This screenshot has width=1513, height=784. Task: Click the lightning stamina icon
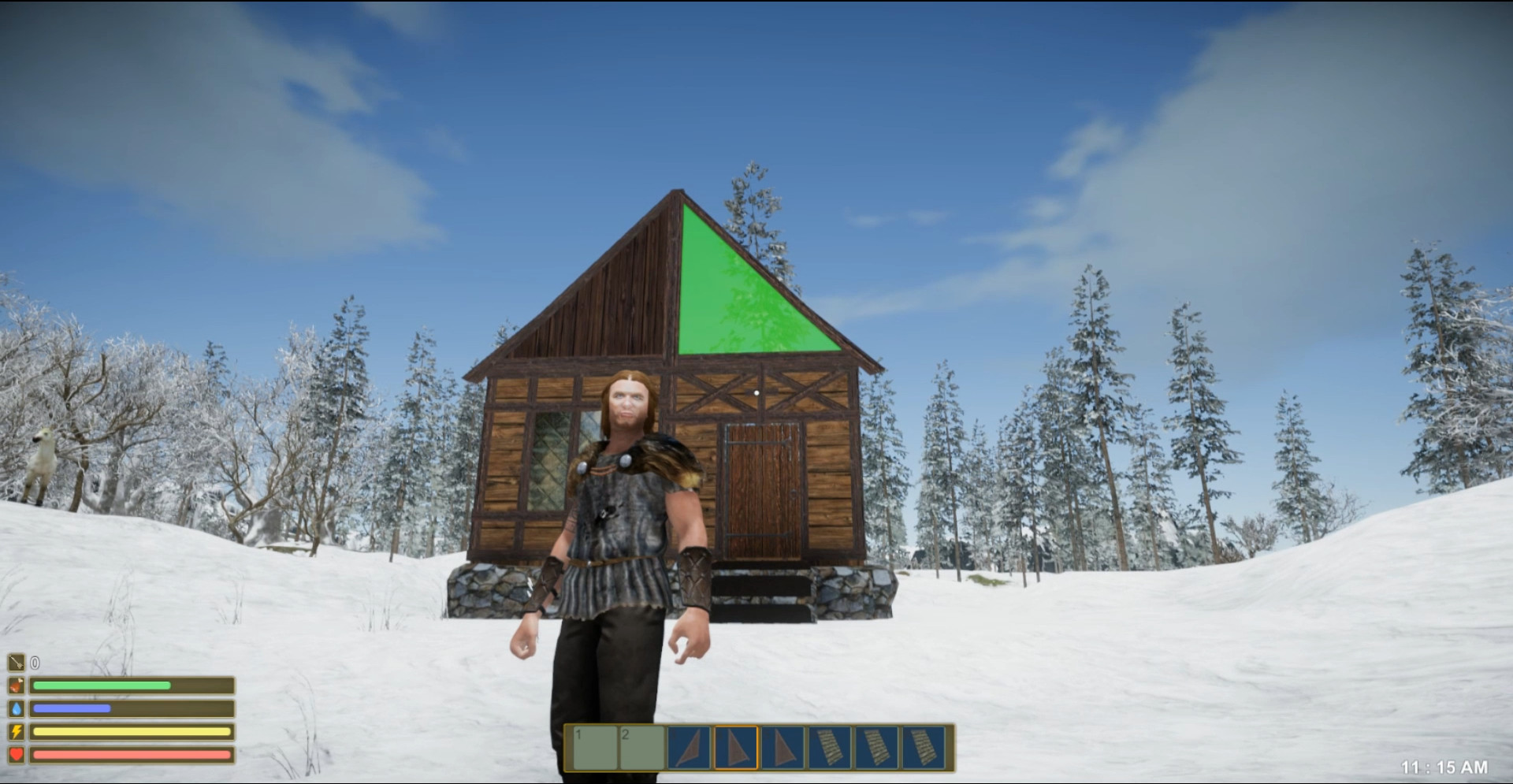17,731
